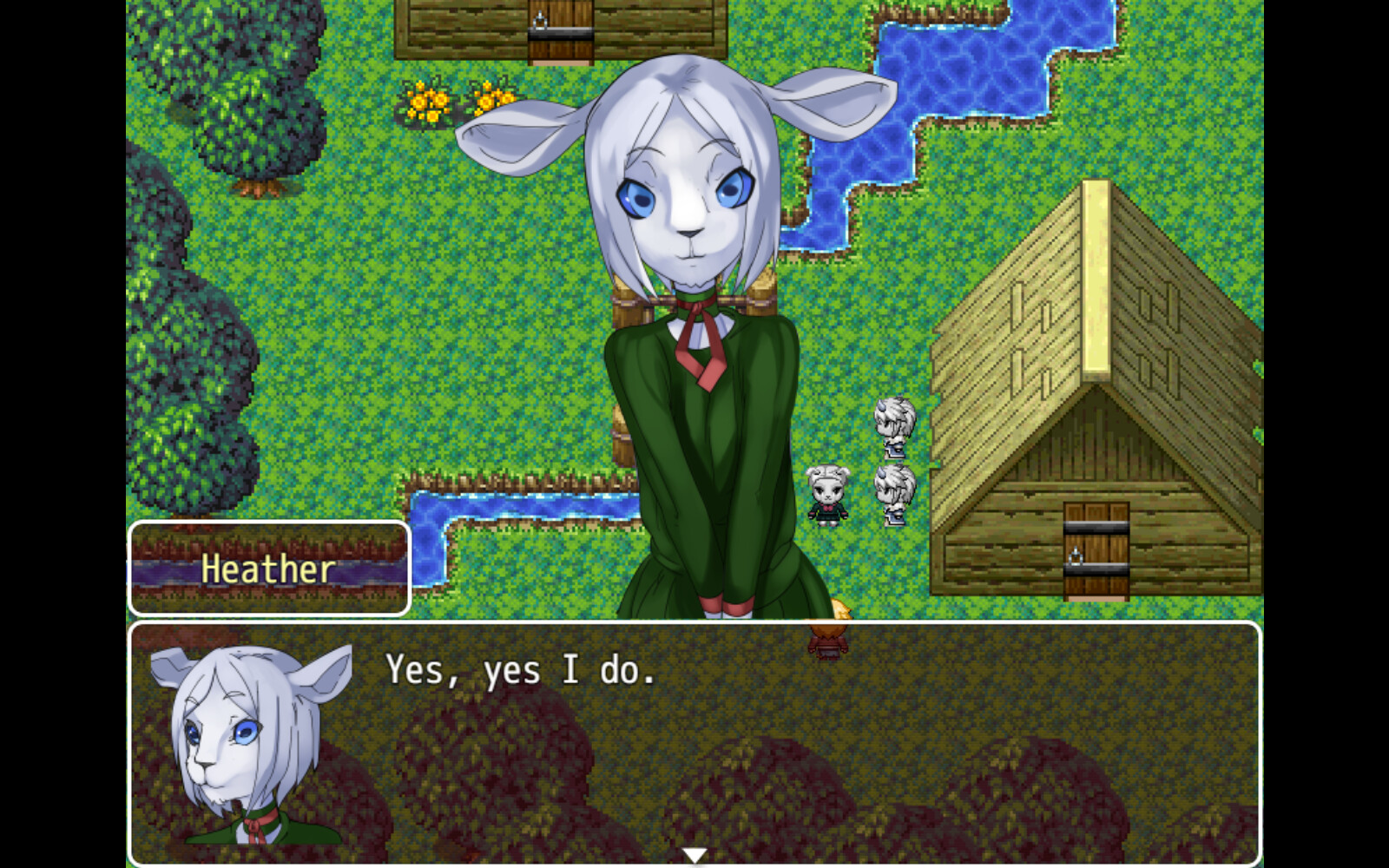
Task: Click the small sheep girl sprite in dark dress
Action: (825, 493)
